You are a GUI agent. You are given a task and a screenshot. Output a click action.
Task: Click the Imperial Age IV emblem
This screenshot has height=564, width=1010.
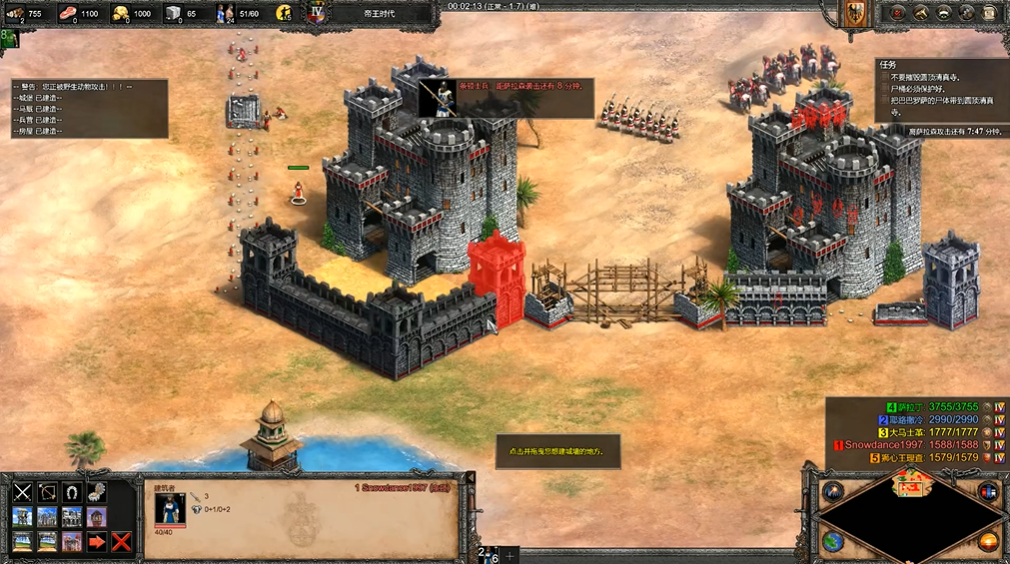click(x=316, y=14)
